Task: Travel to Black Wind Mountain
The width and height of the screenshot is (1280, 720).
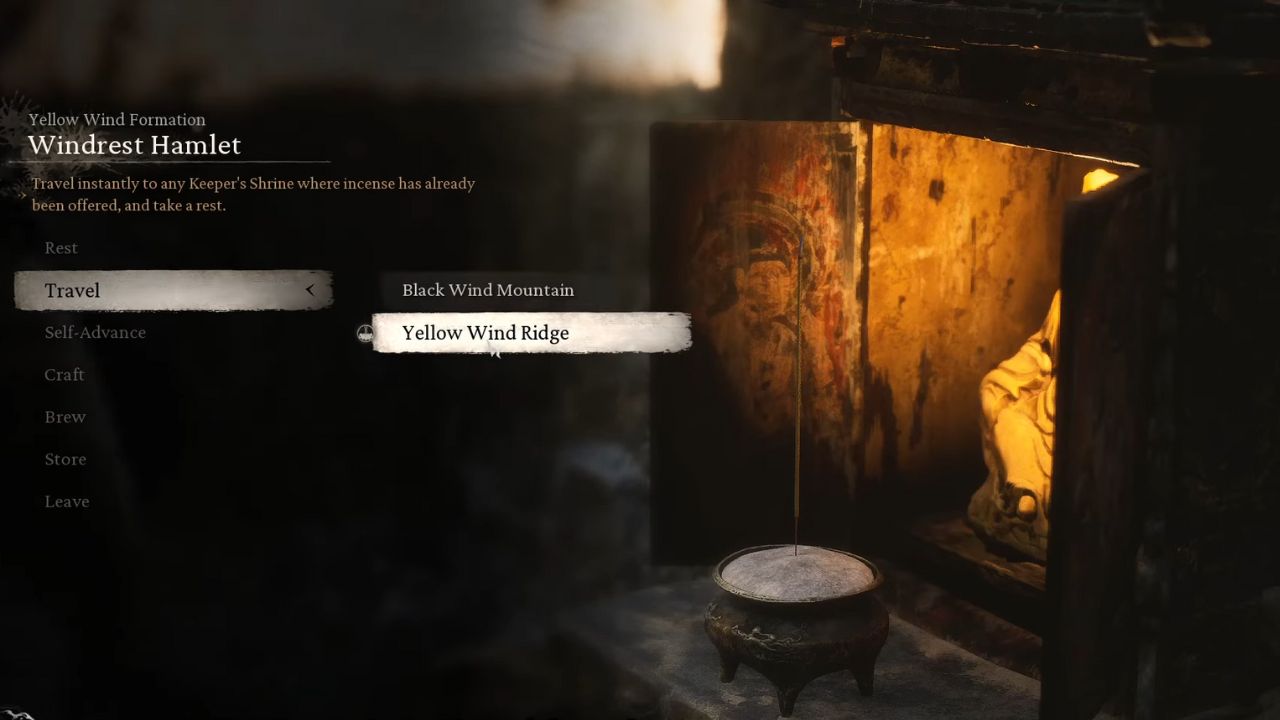Action: pos(488,290)
